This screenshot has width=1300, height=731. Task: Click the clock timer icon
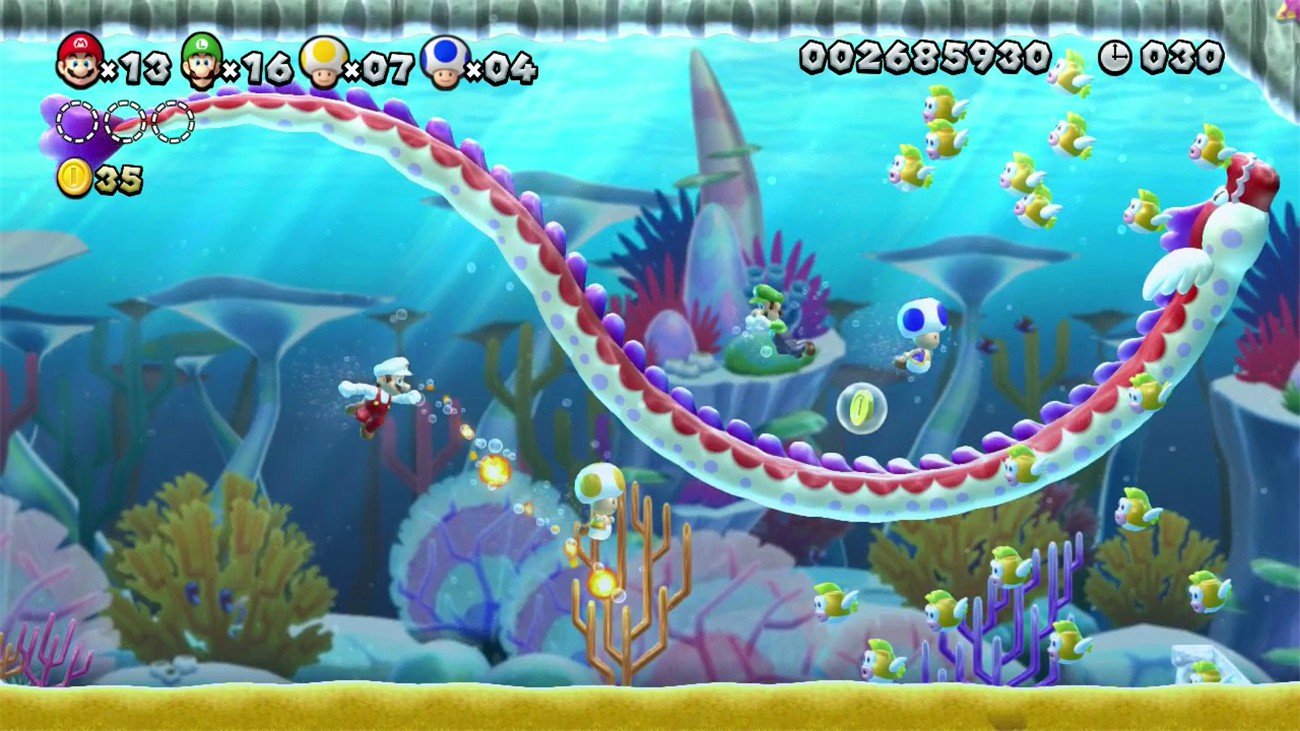point(1117,57)
